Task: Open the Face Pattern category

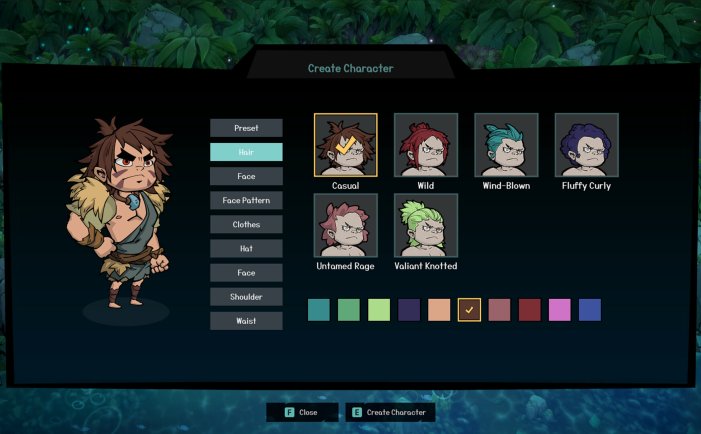Action: (x=246, y=200)
